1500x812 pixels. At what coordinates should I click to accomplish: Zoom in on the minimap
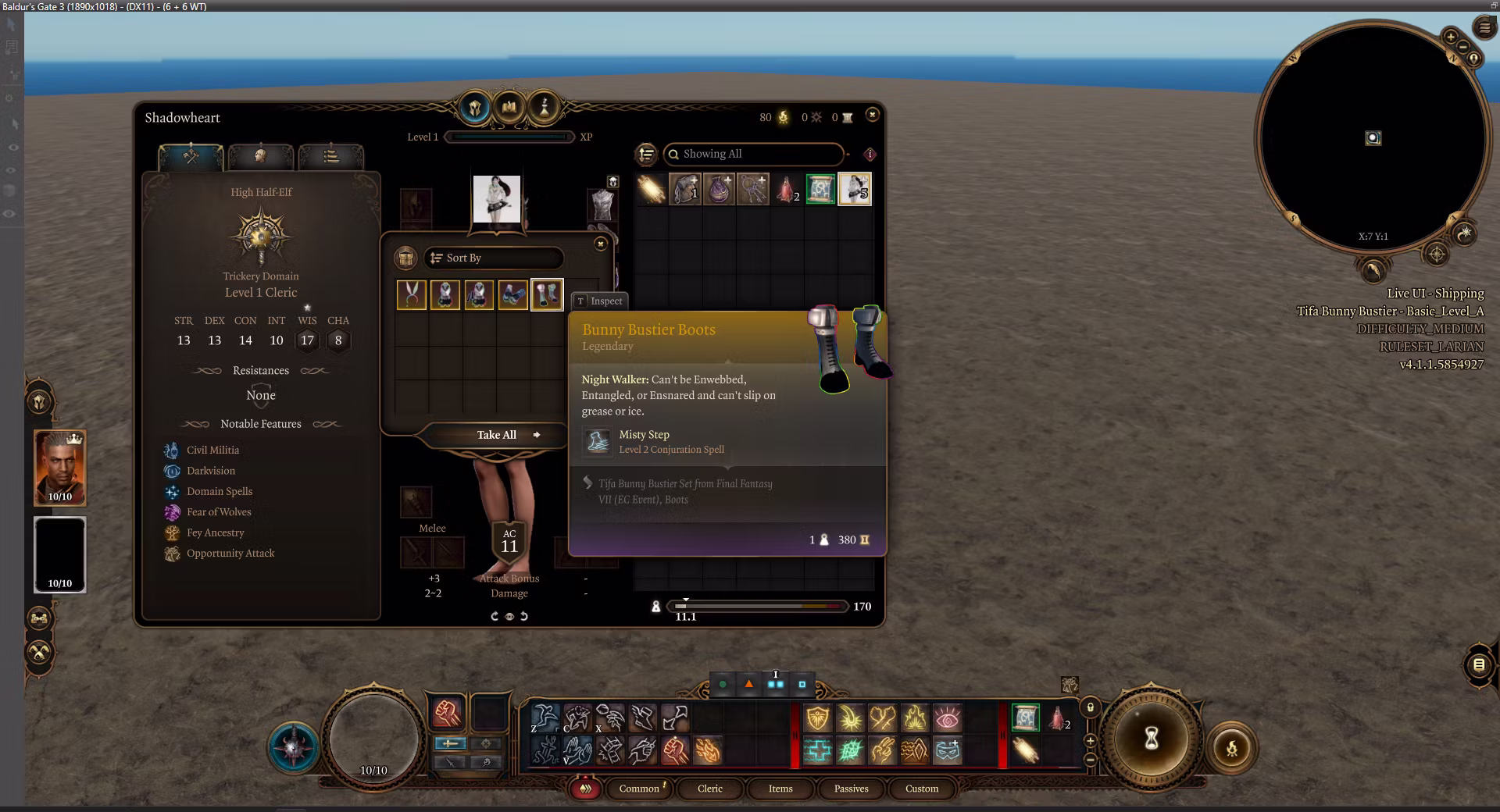pyautogui.click(x=1450, y=37)
